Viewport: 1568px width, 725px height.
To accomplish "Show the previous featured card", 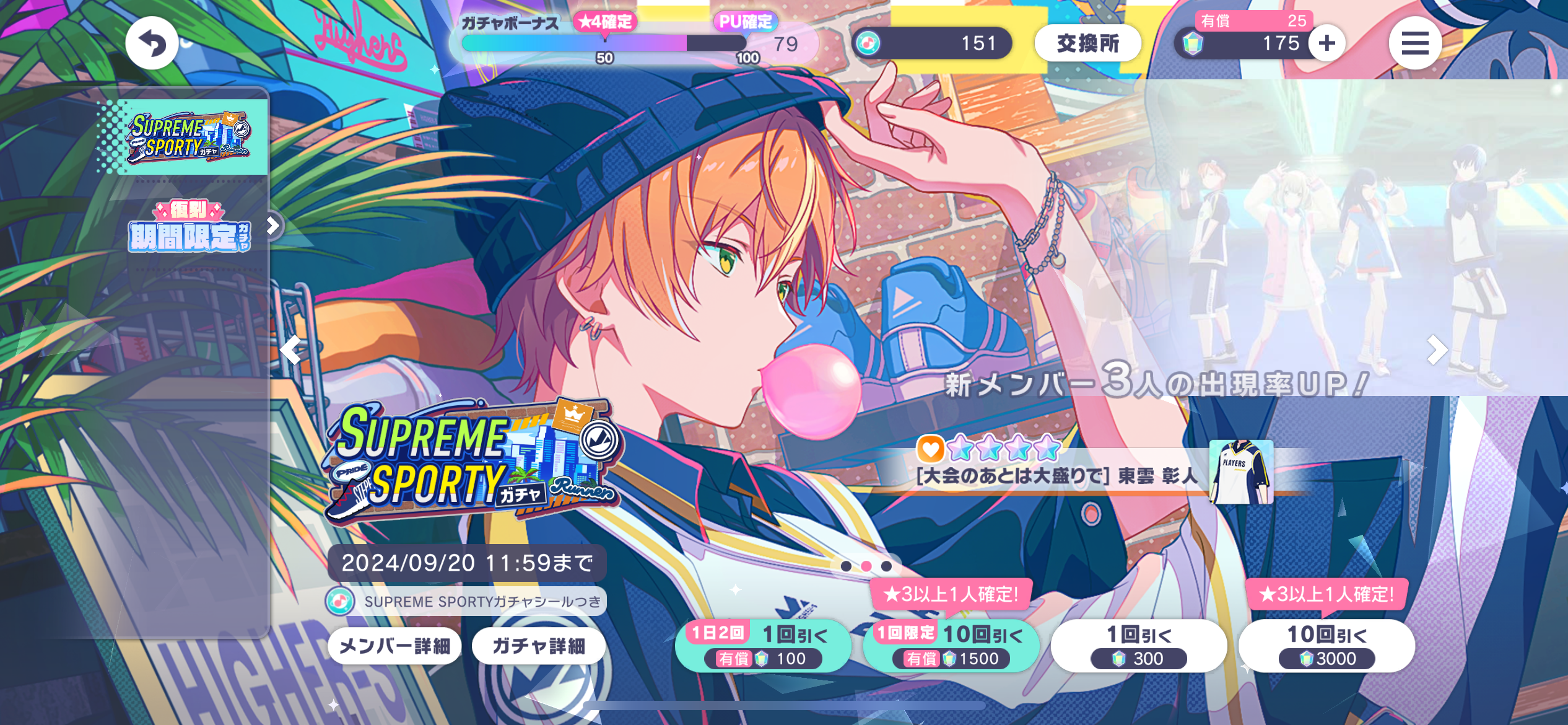I will (x=290, y=350).
